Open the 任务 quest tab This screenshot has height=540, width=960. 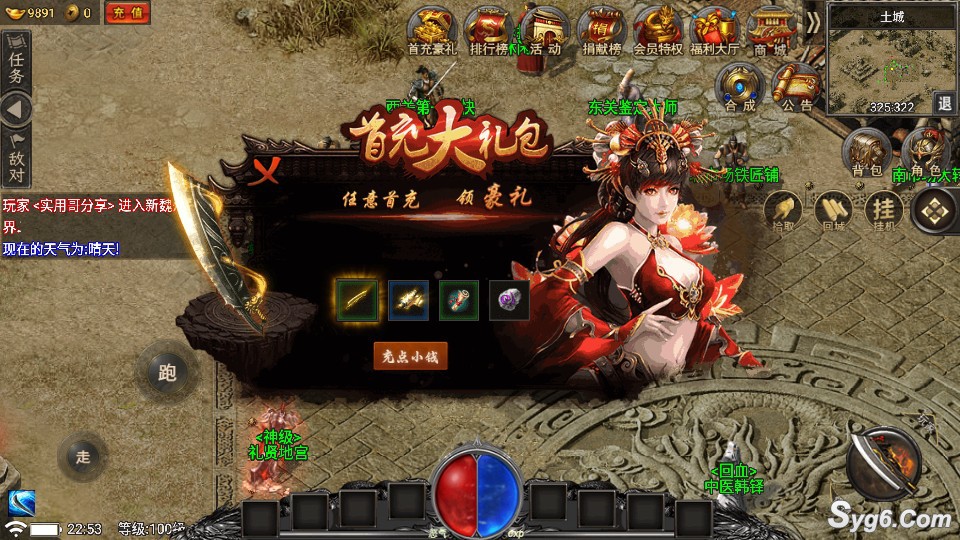(16, 65)
